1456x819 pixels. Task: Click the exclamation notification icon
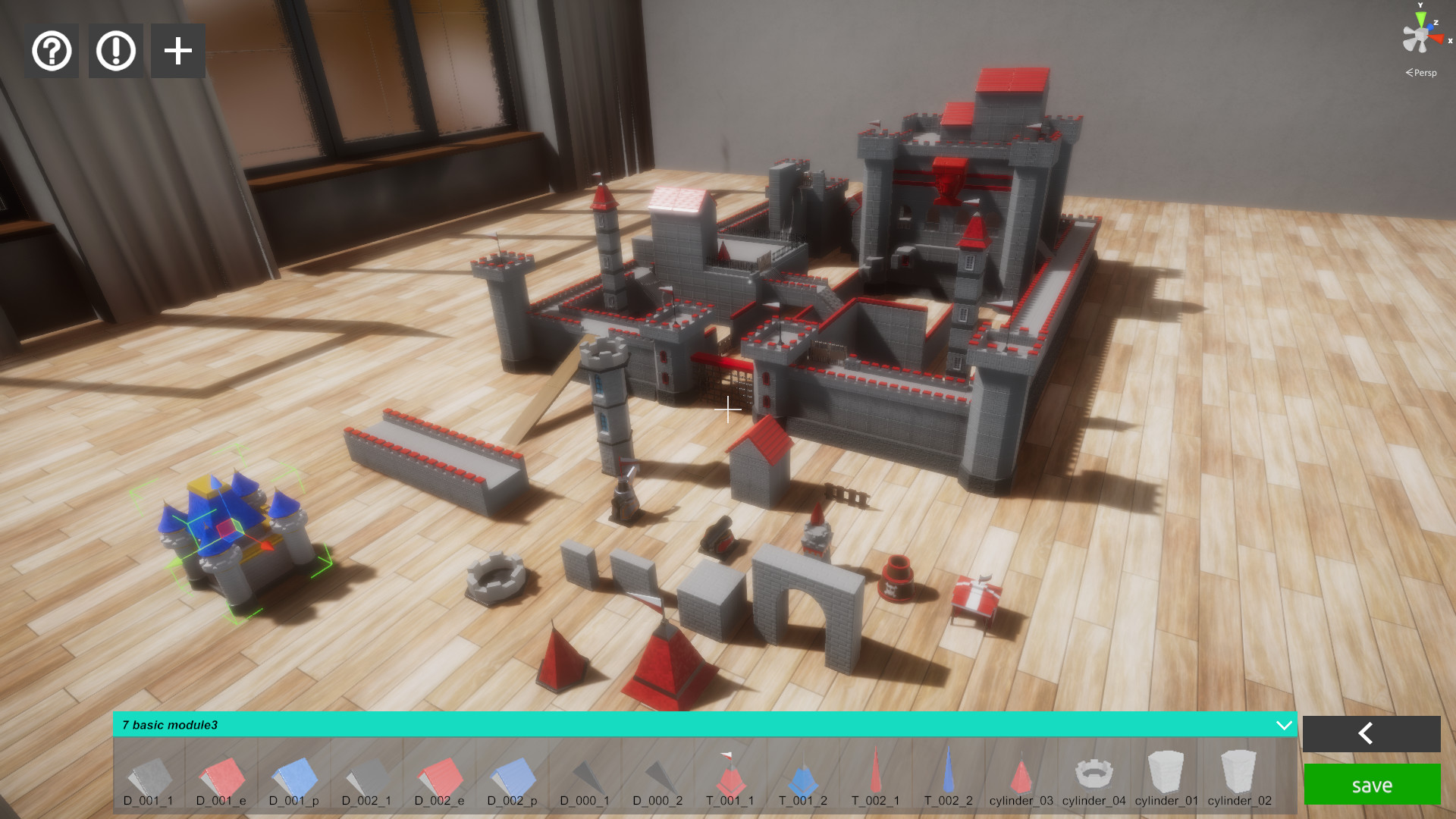pyautogui.click(x=115, y=50)
